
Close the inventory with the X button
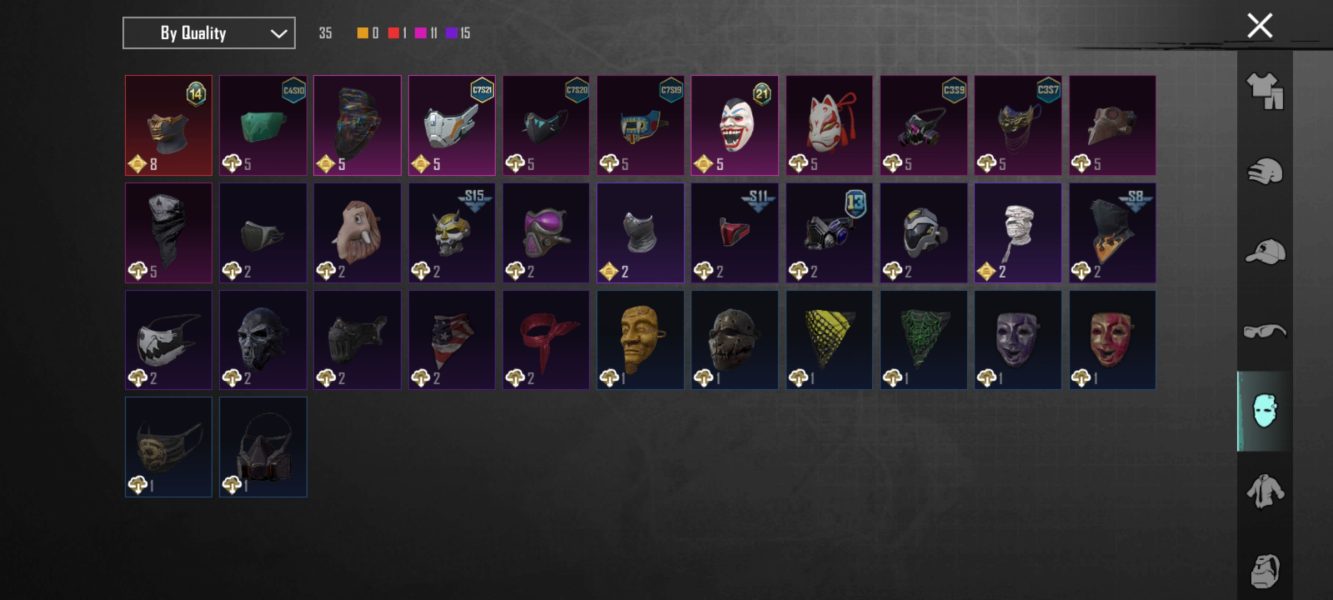(1259, 26)
